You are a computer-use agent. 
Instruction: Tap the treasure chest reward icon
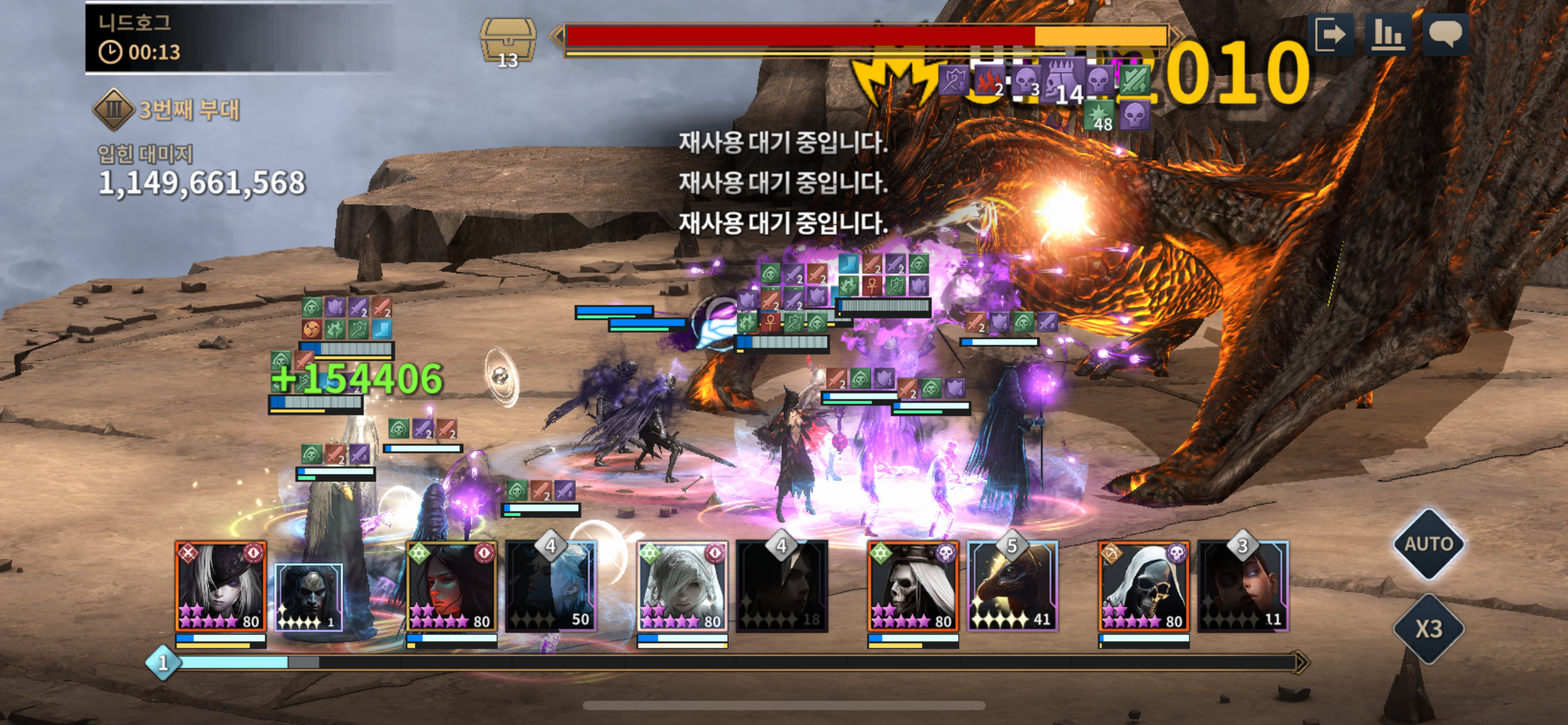(508, 41)
